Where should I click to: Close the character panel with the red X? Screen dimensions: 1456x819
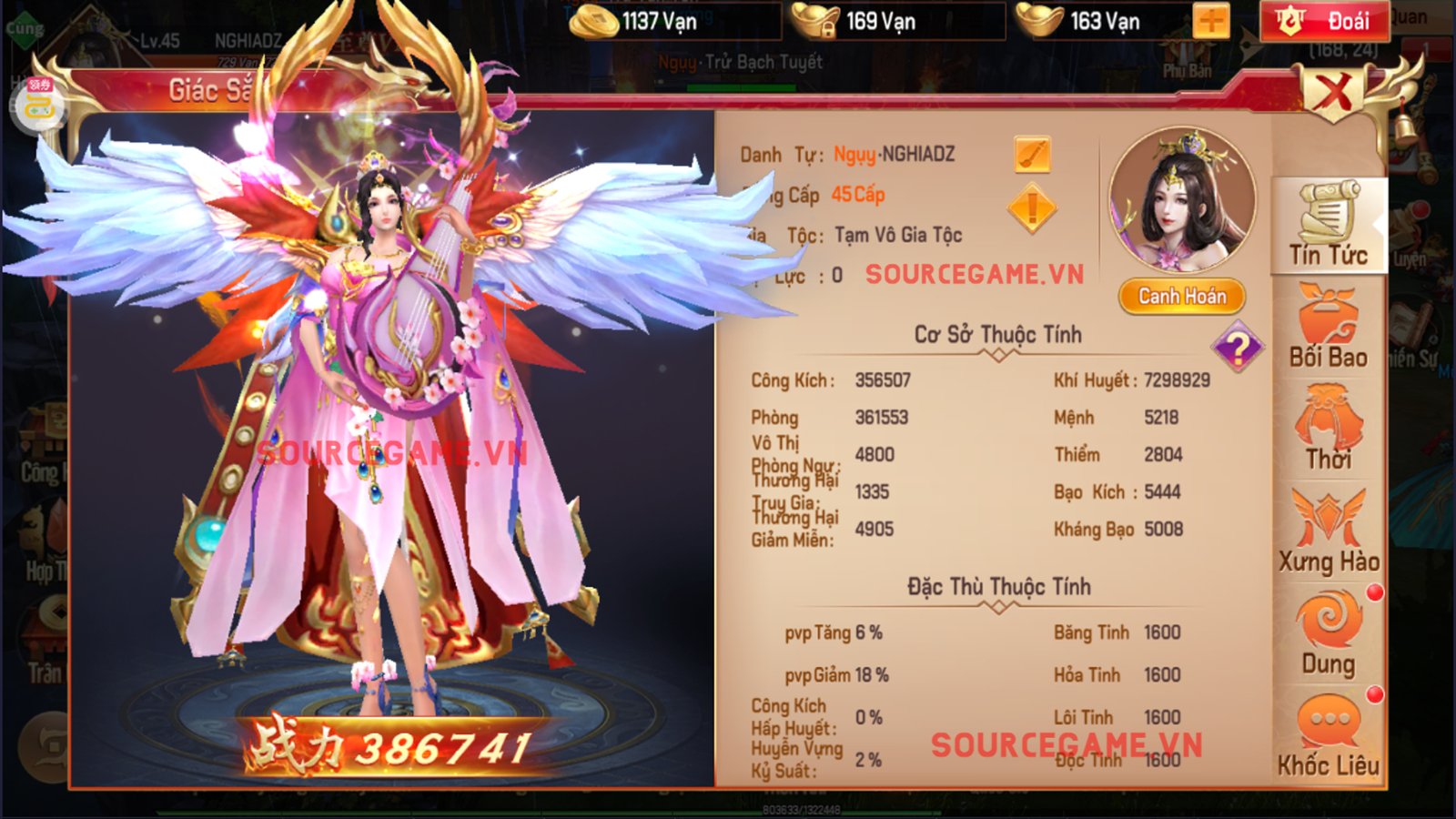pyautogui.click(x=1332, y=92)
